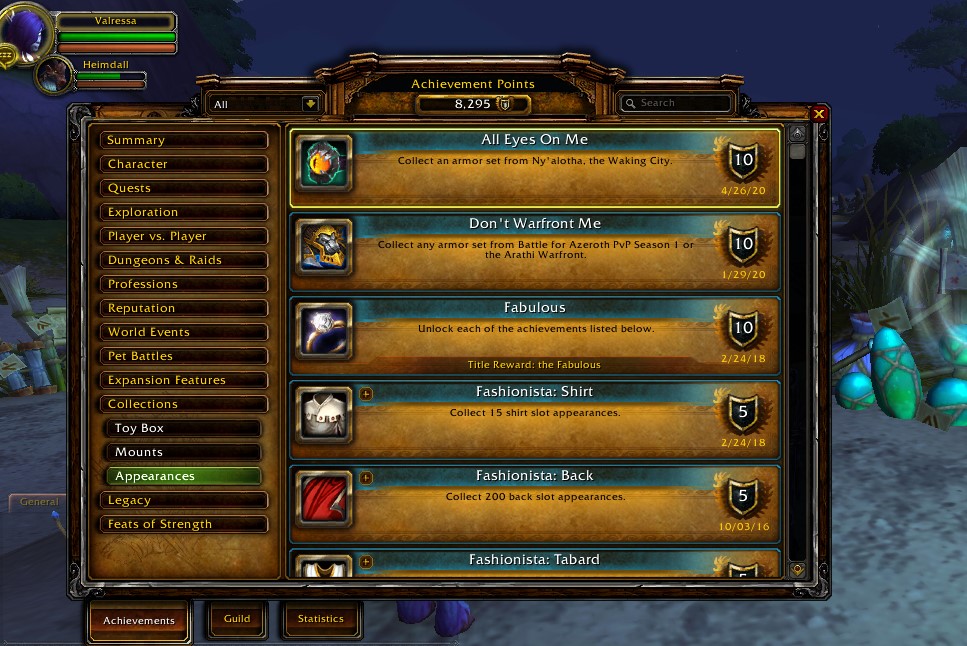This screenshot has height=646, width=967.
Task: Select the All Eyes On Me achievement
Action: point(534,166)
